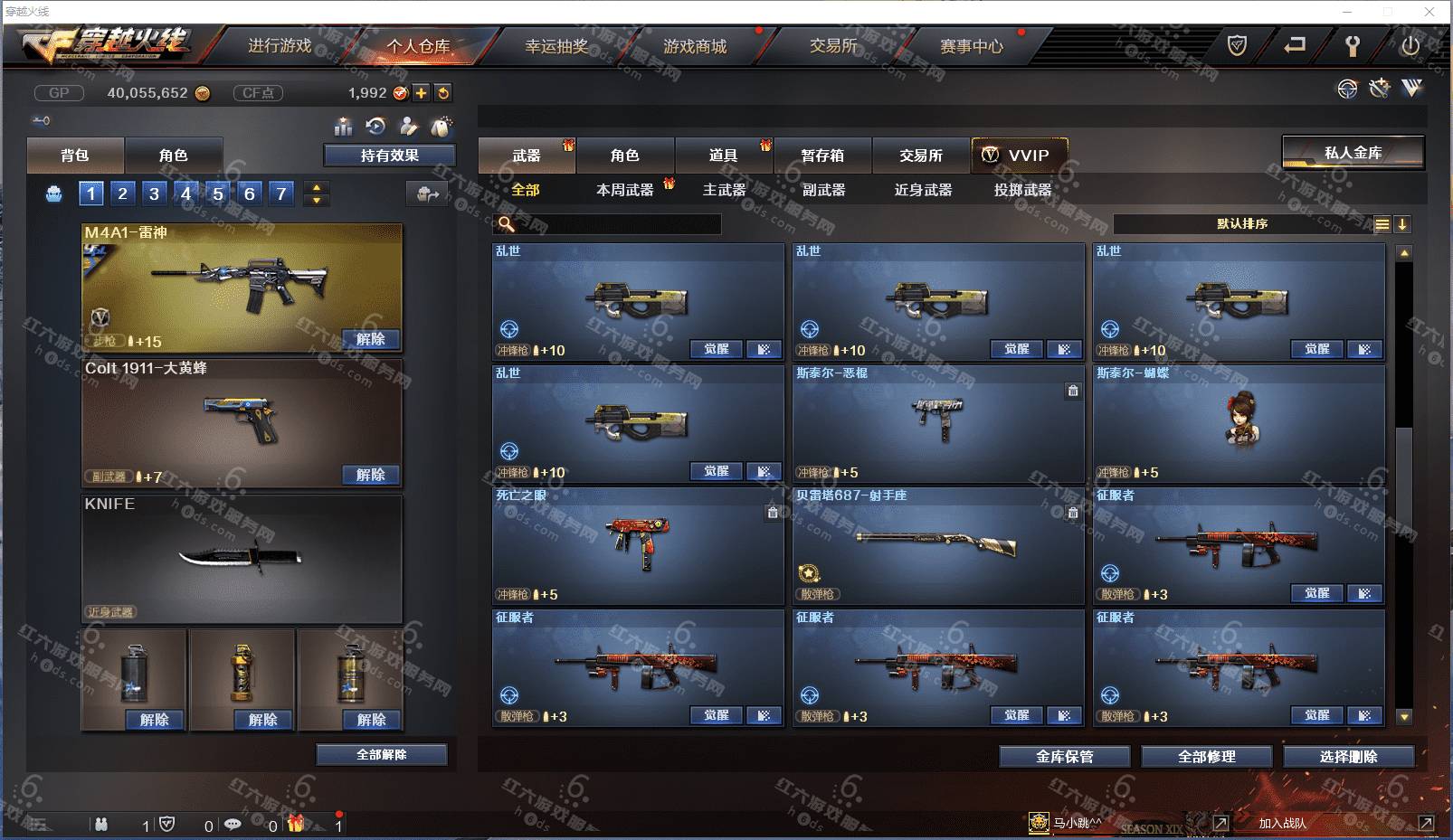
Task: Filter by 主武器 primary weapons
Action: point(725,190)
